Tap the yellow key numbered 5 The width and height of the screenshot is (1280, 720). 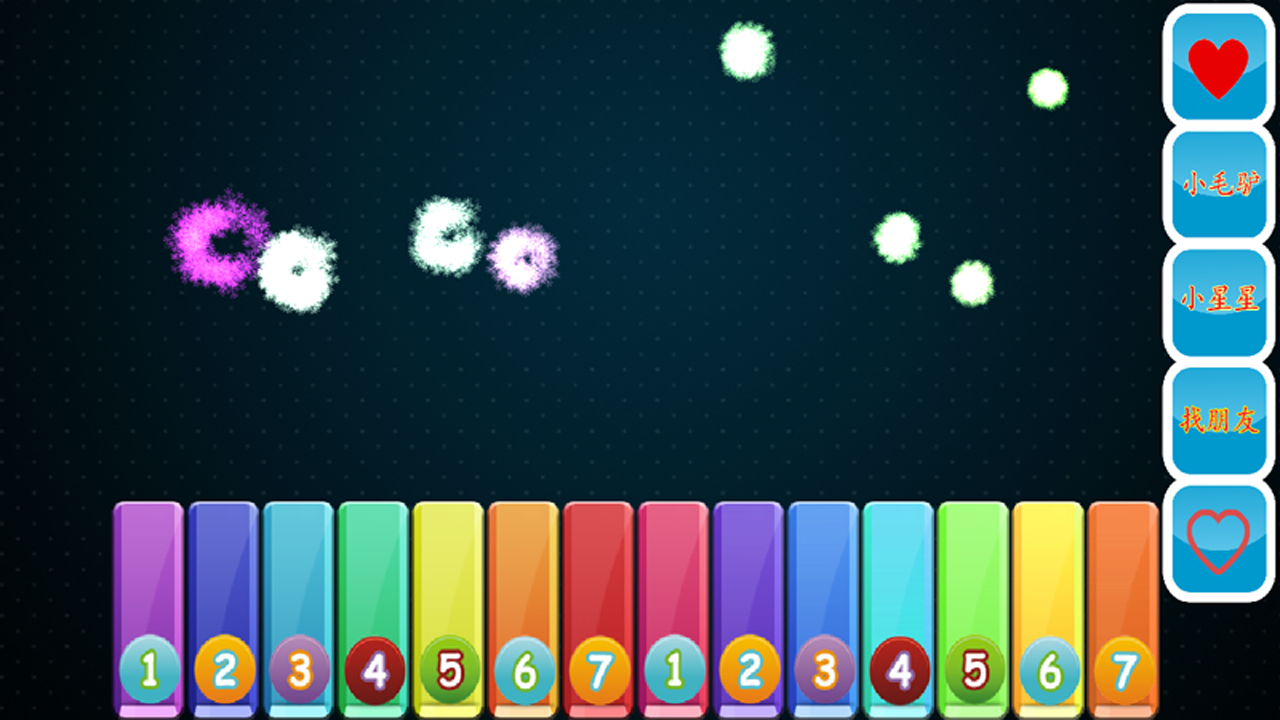pyautogui.click(x=449, y=600)
